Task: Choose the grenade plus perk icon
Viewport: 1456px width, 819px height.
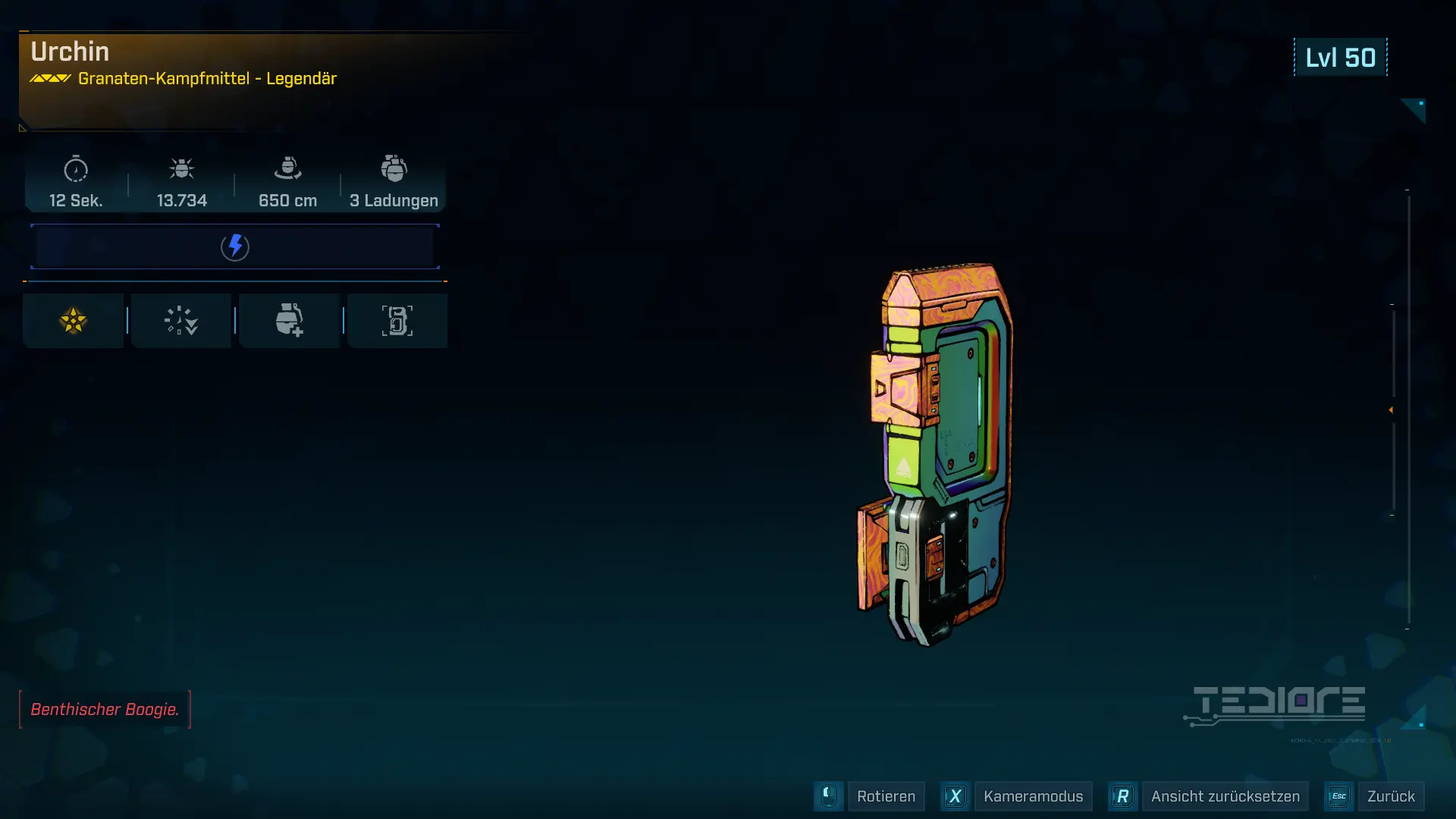Action: click(x=289, y=321)
